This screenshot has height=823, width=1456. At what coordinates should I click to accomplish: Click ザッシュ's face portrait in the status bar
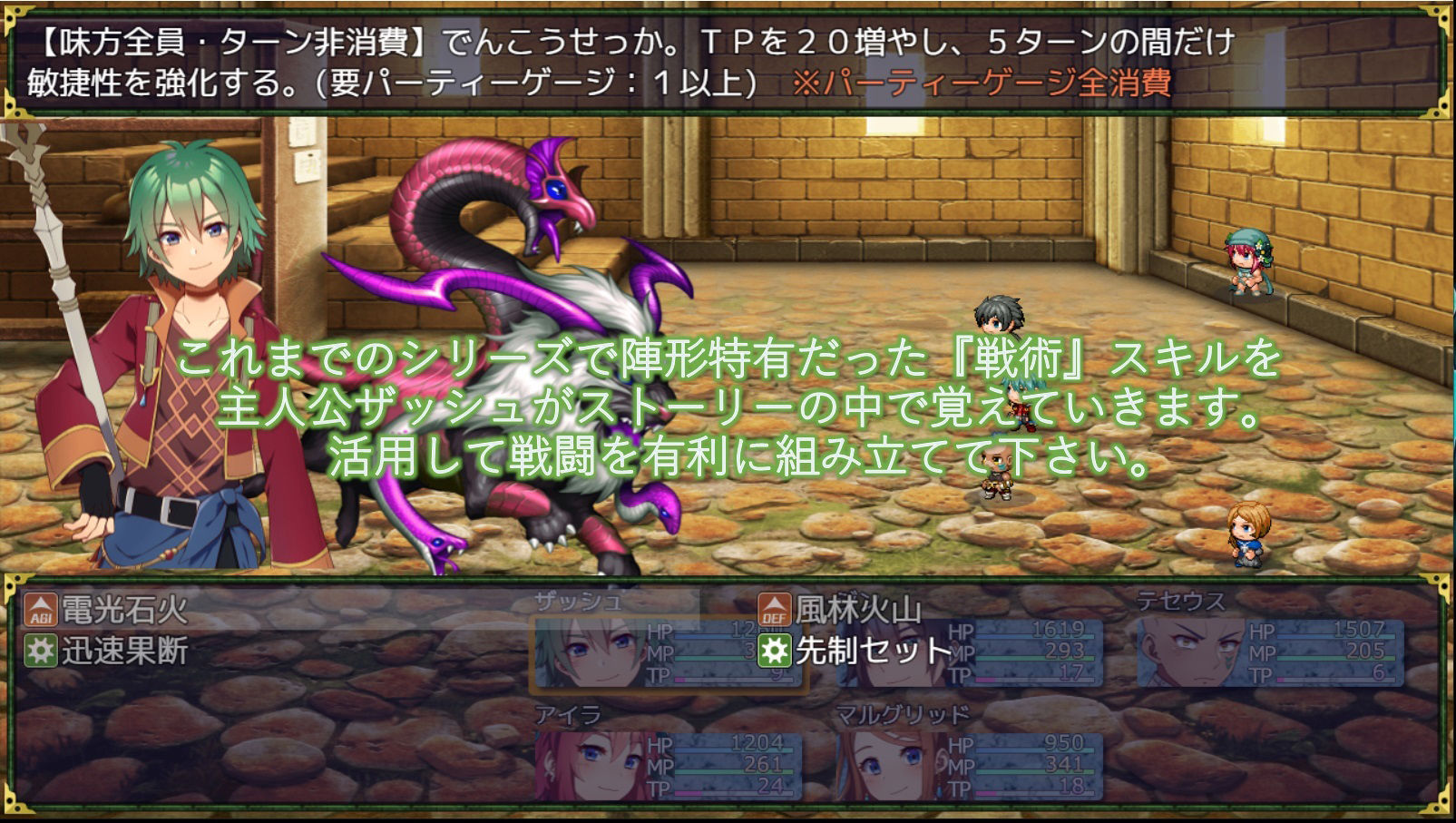[590, 653]
